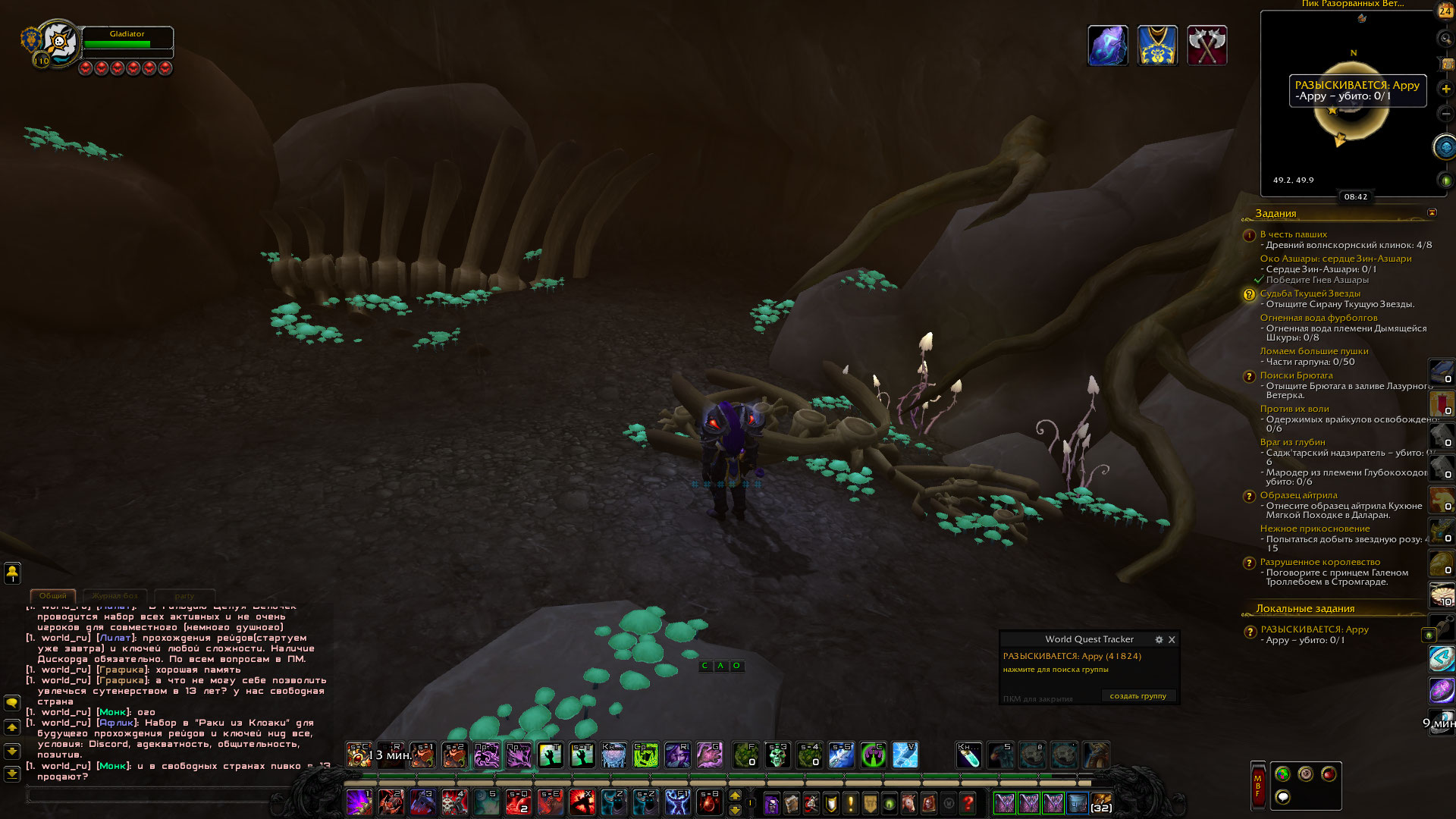Open the calendar icon showing 24
Viewport: 1456px width, 819px height.
pos(1445,11)
